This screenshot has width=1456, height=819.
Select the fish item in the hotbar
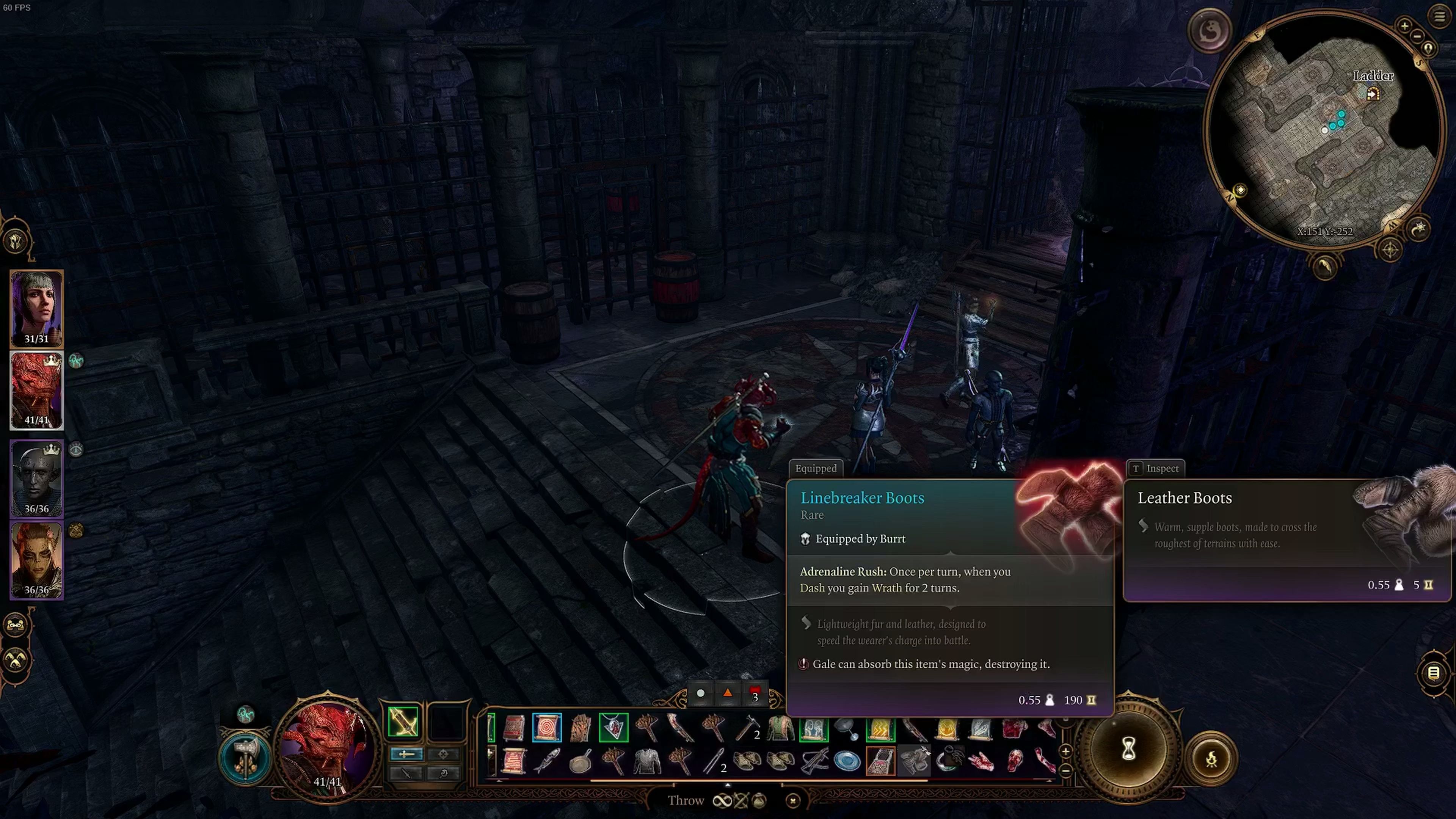pos(546,761)
